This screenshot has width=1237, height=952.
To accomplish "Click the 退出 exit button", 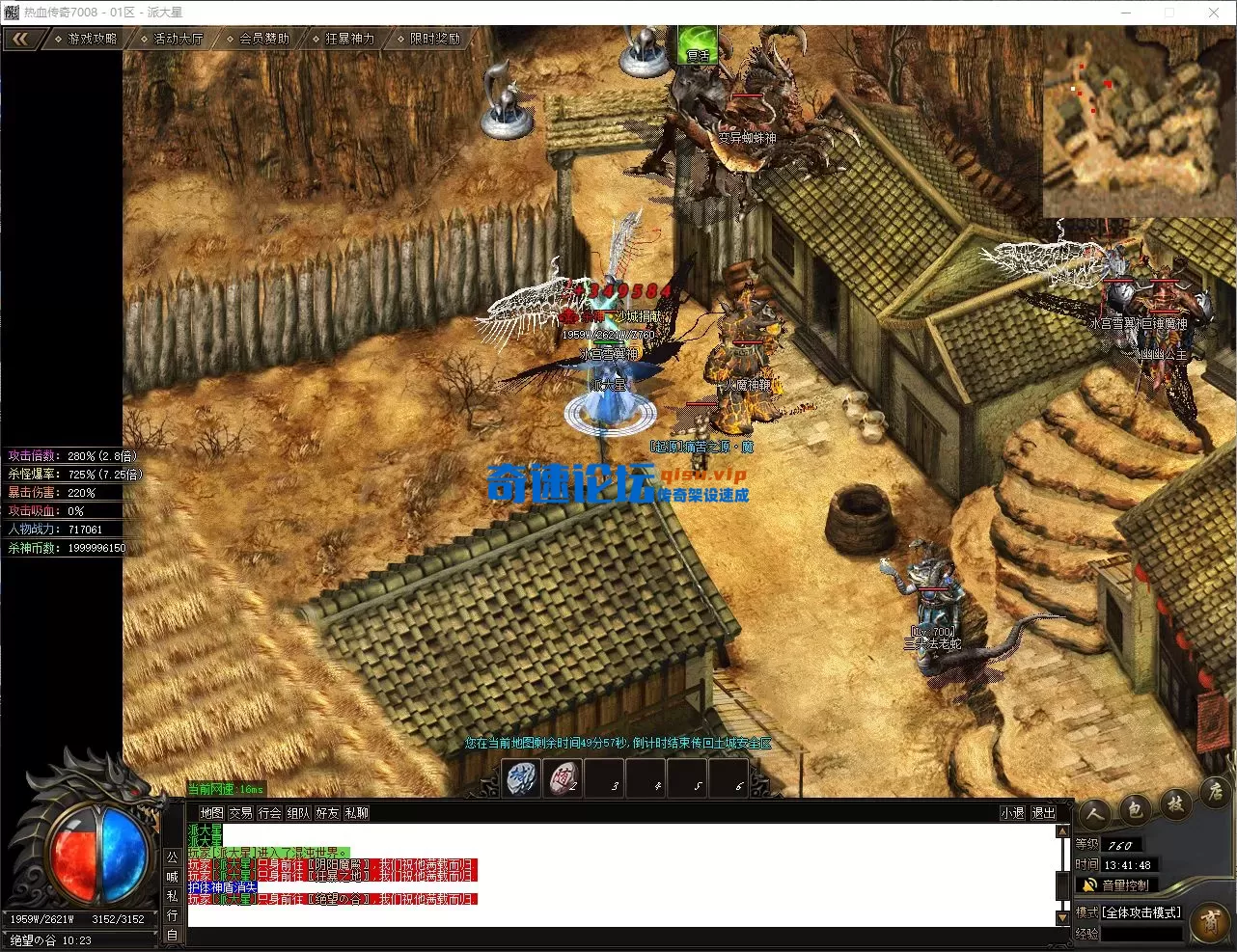I will (x=1043, y=813).
